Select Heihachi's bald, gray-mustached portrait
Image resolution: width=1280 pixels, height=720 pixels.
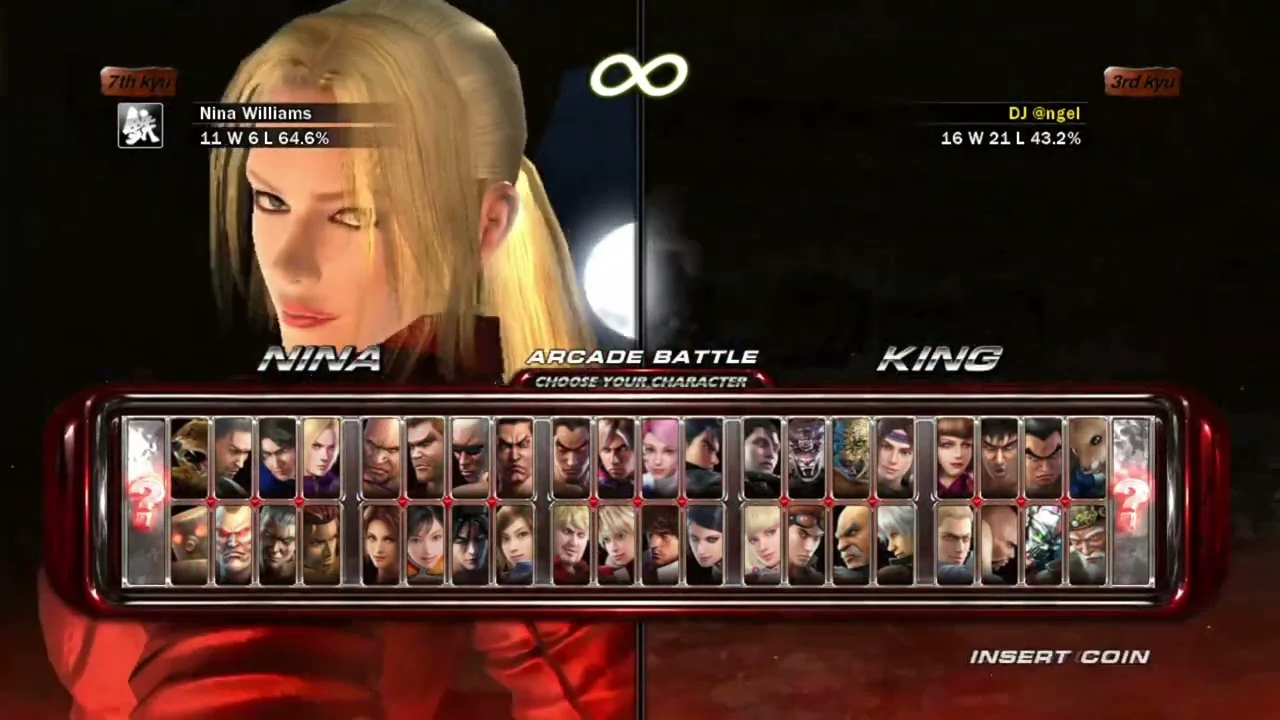click(851, 544)
